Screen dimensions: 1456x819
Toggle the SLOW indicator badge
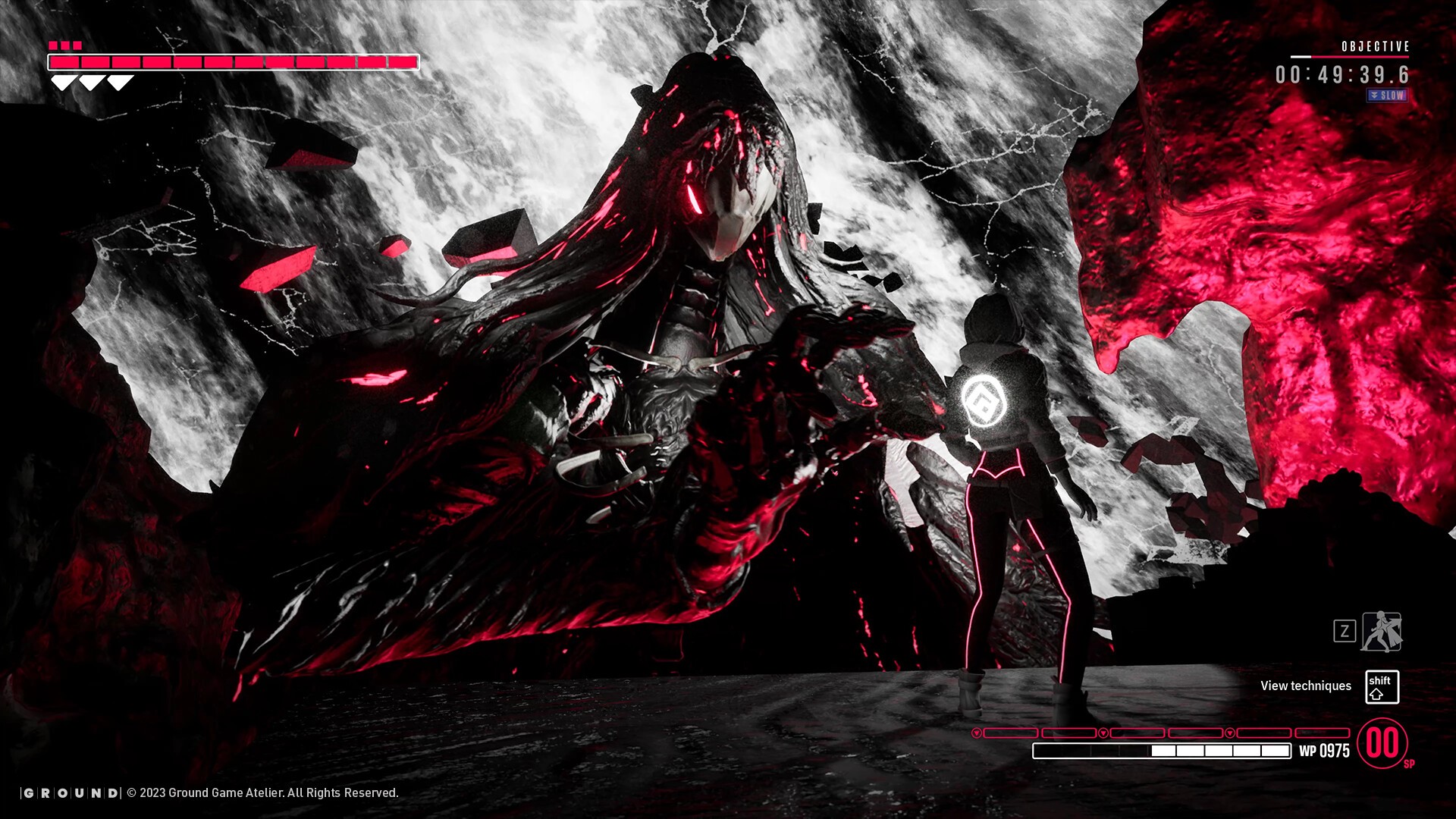click(x=1387, y=96)
